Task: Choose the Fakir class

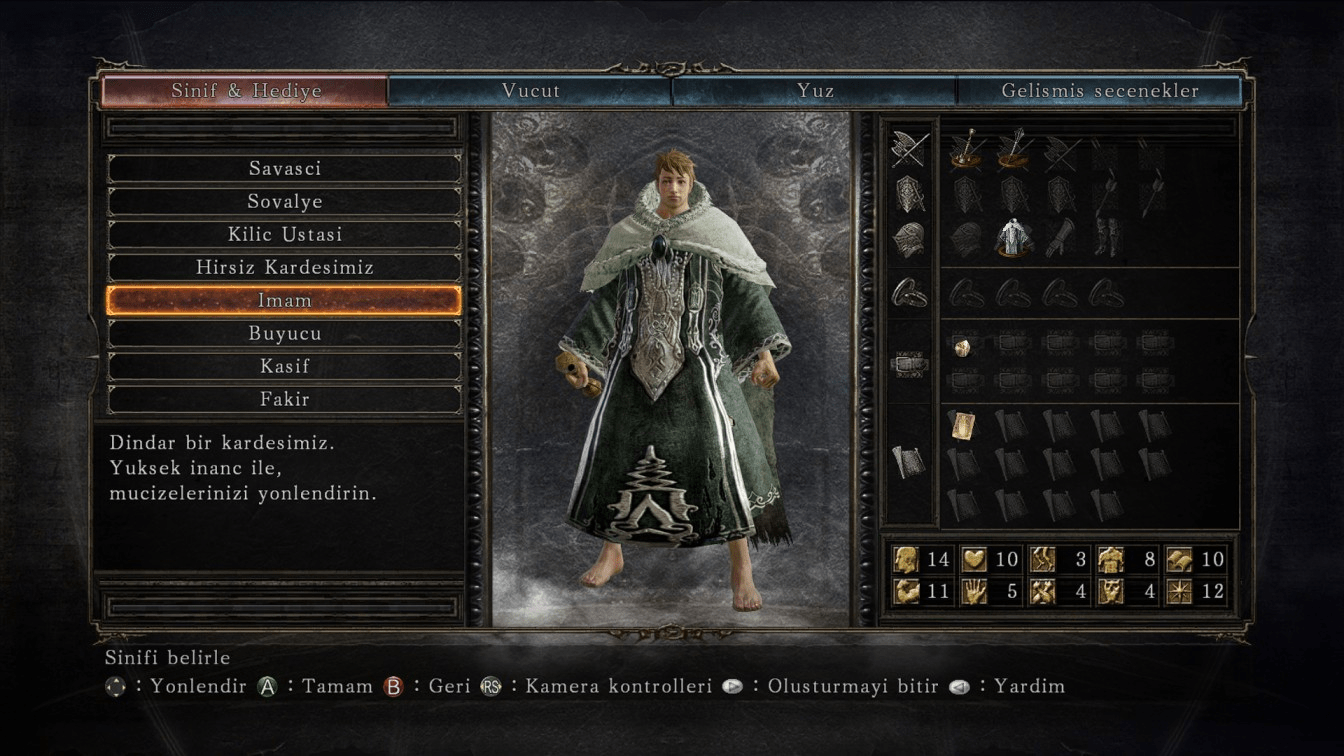Action: (284, 400)
